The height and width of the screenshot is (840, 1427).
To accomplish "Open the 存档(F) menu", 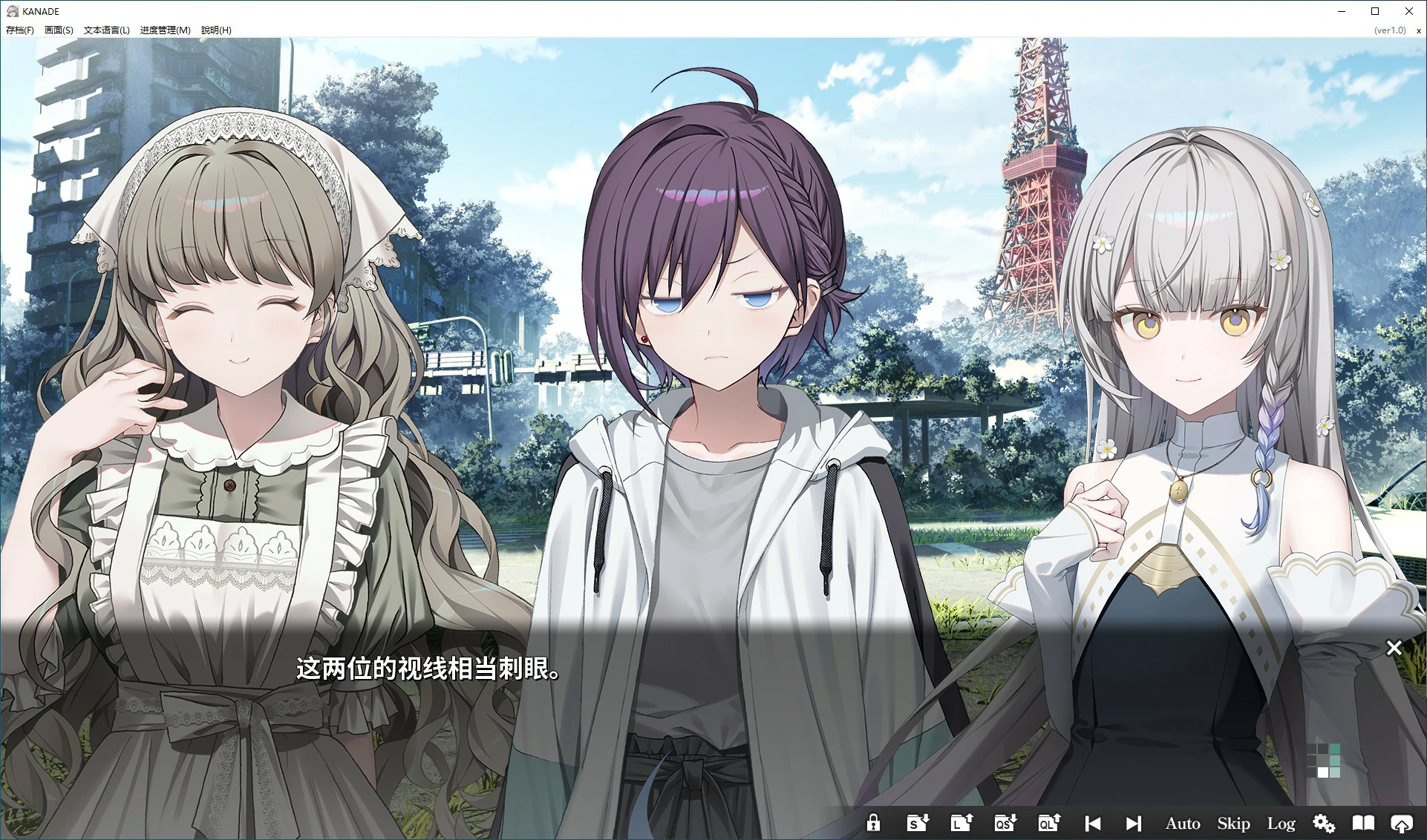I will coord(19,30).
